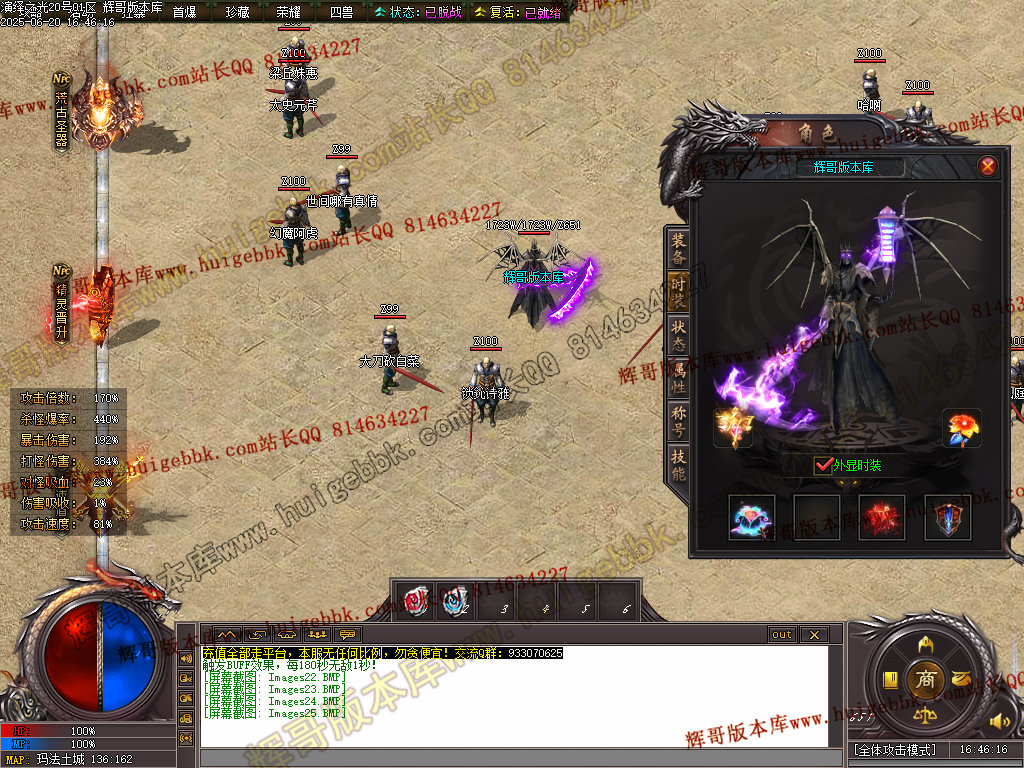Click the gold book icon on the dial
Image resolution: width=1024 pixels, height=768 pixels.
pos(890,680)
